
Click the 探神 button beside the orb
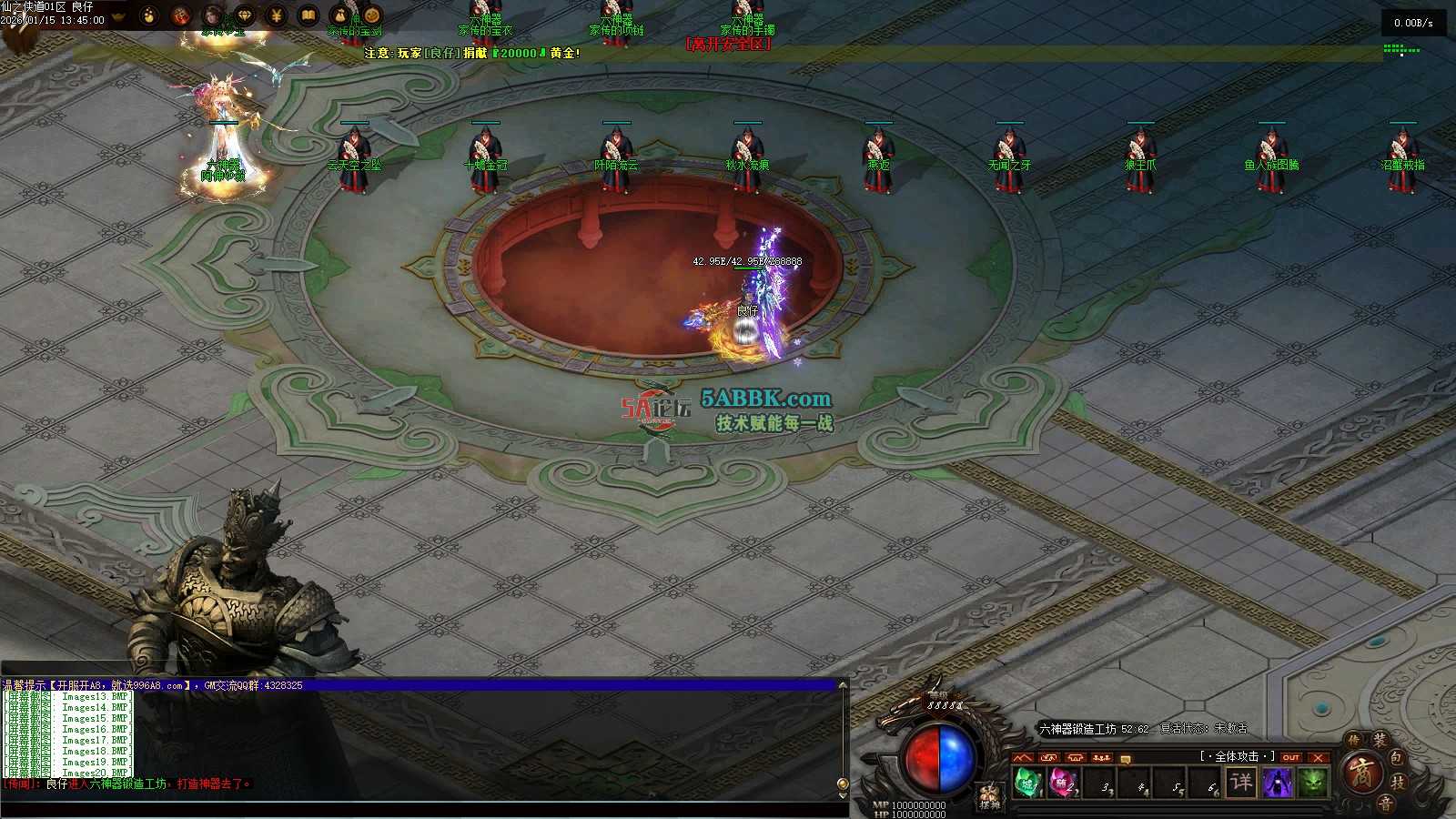coord(989,797)
